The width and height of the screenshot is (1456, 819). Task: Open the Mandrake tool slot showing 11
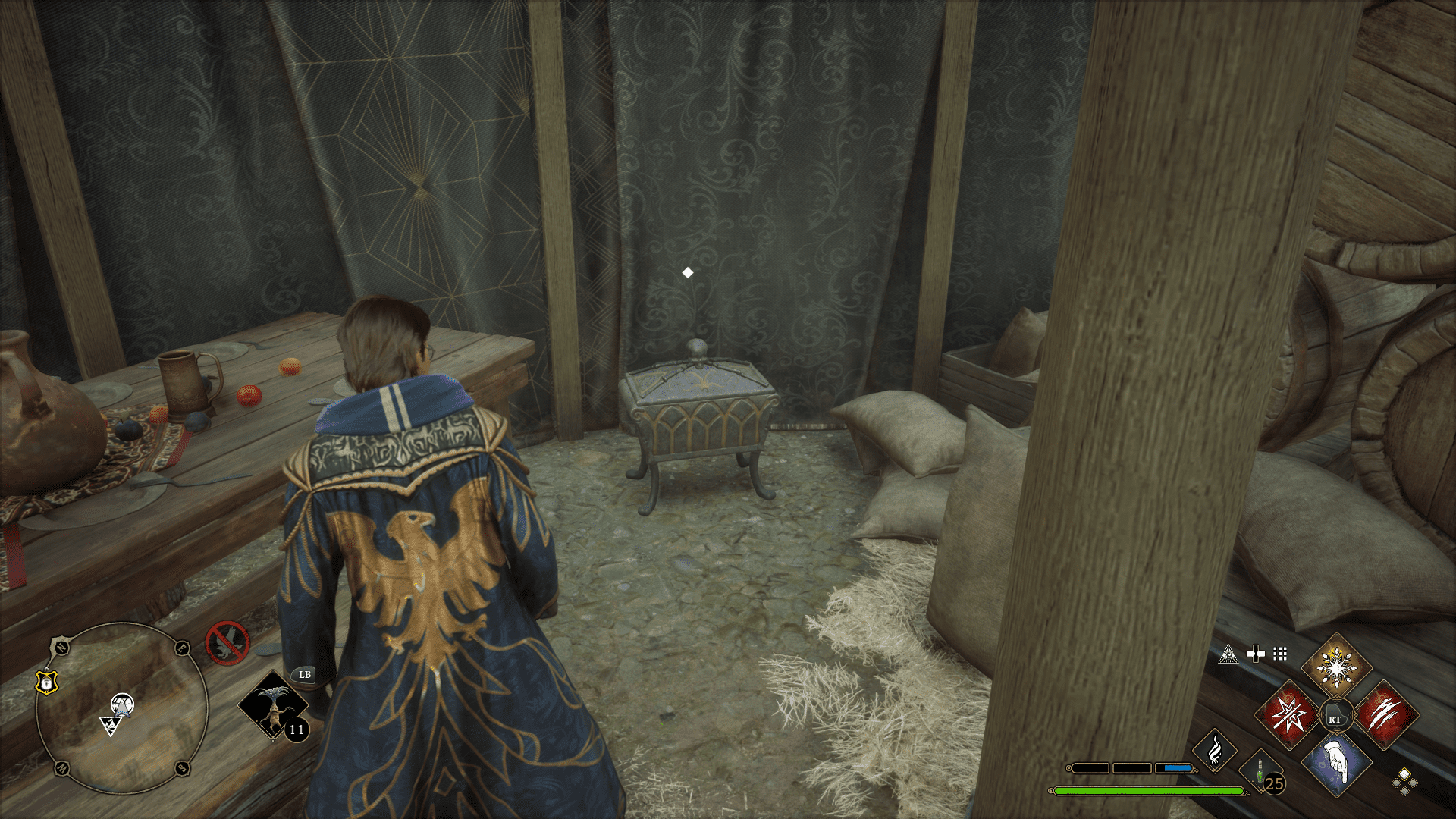point(273,705)
